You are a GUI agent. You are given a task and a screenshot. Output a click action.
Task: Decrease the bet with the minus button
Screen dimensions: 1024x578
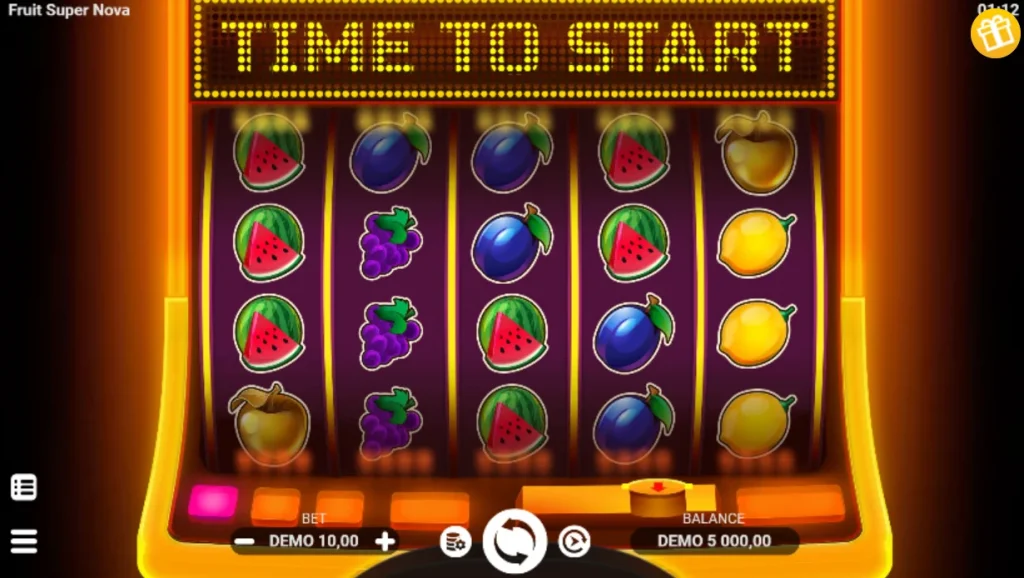[x=244, y=541]
